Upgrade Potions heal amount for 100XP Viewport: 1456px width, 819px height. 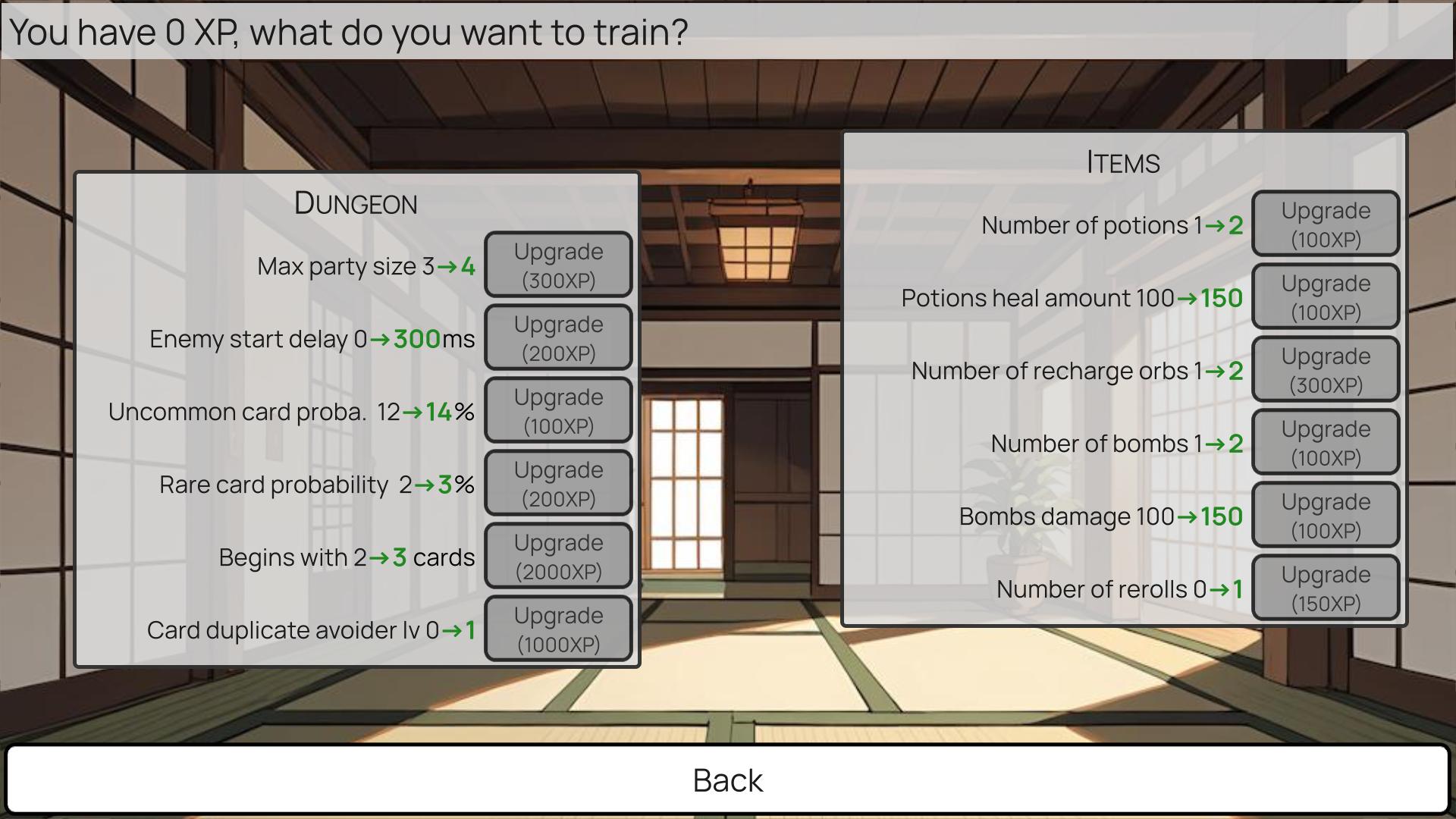coord(1326,297)
